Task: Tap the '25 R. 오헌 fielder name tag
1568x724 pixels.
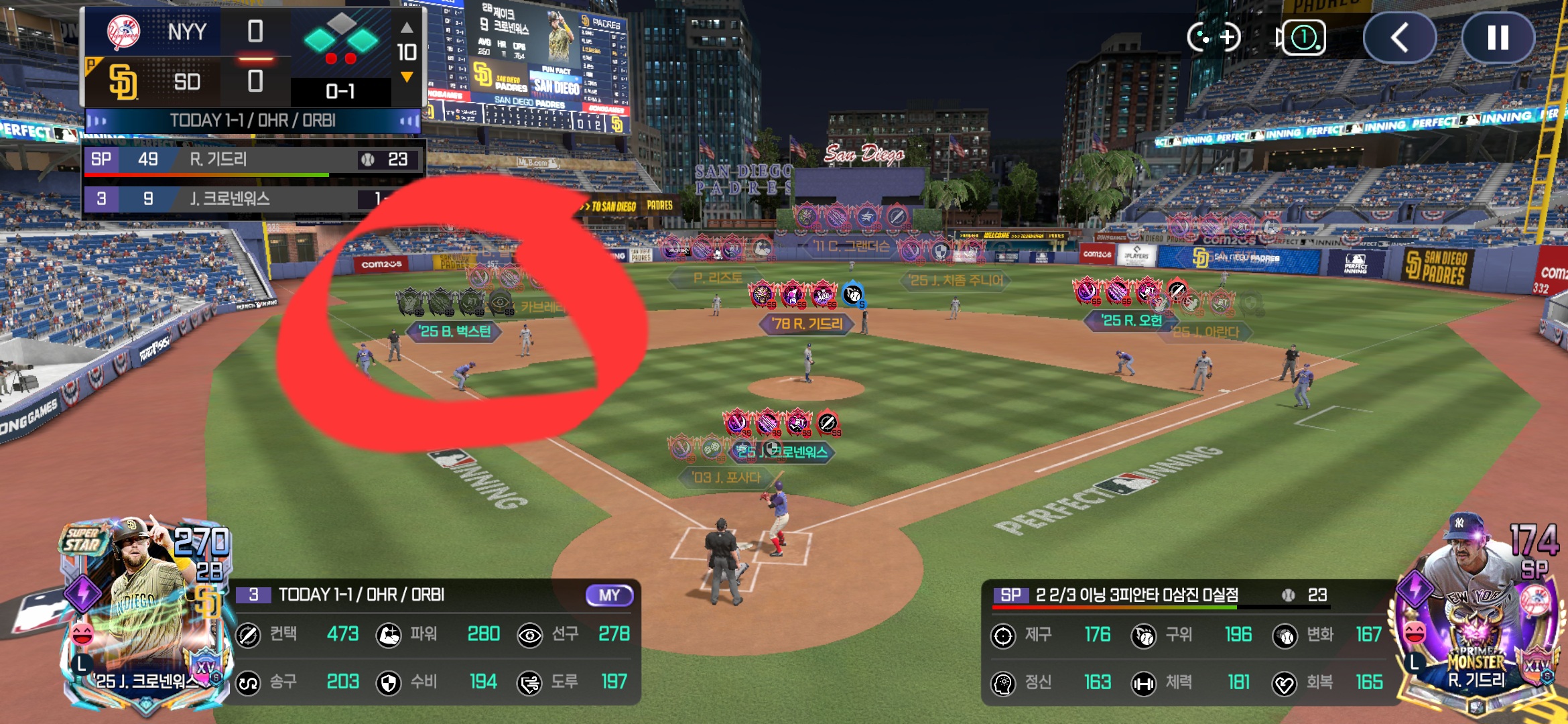Action: click(x=1131, y=320)
